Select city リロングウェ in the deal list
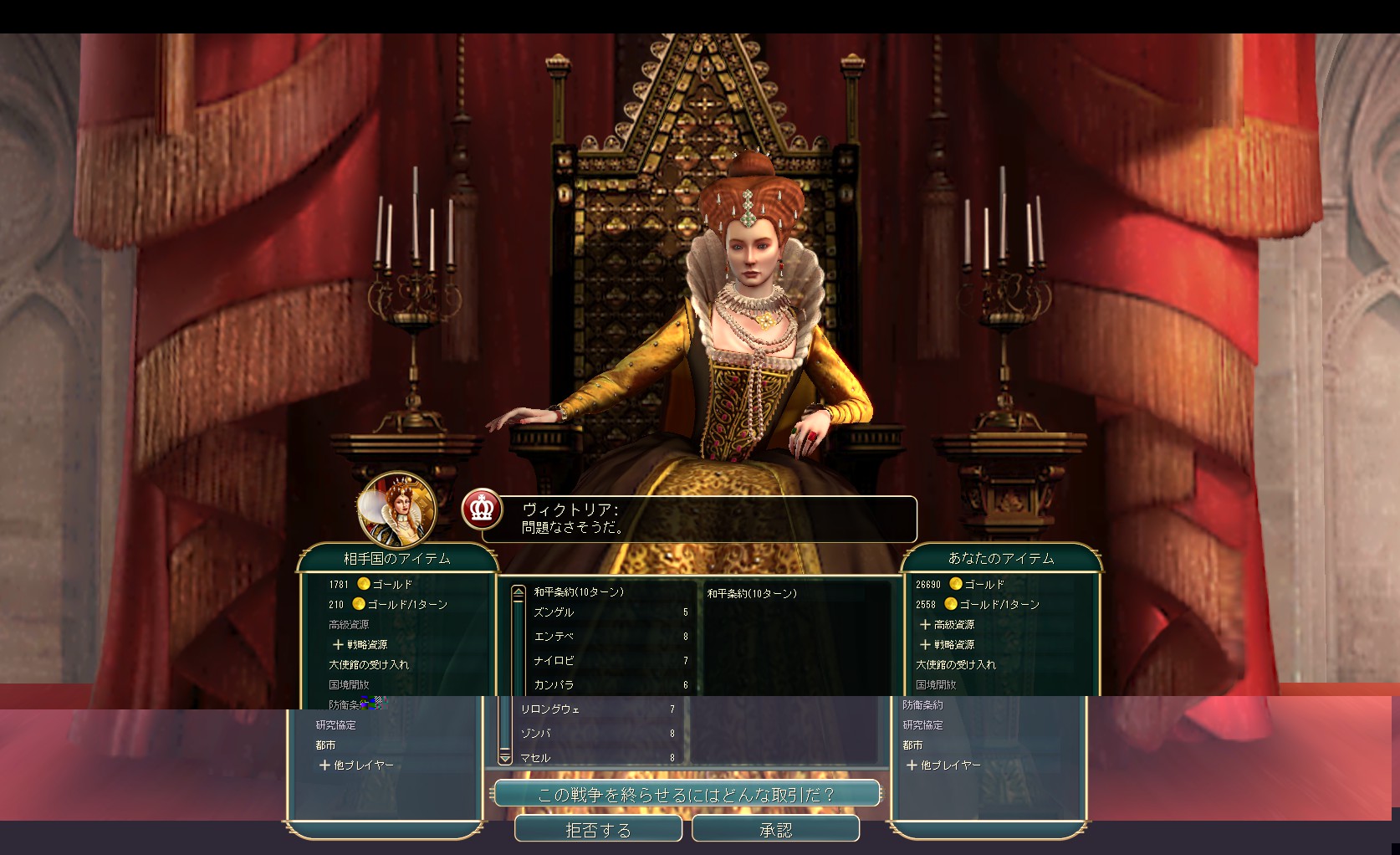 (x=550, y=709)
